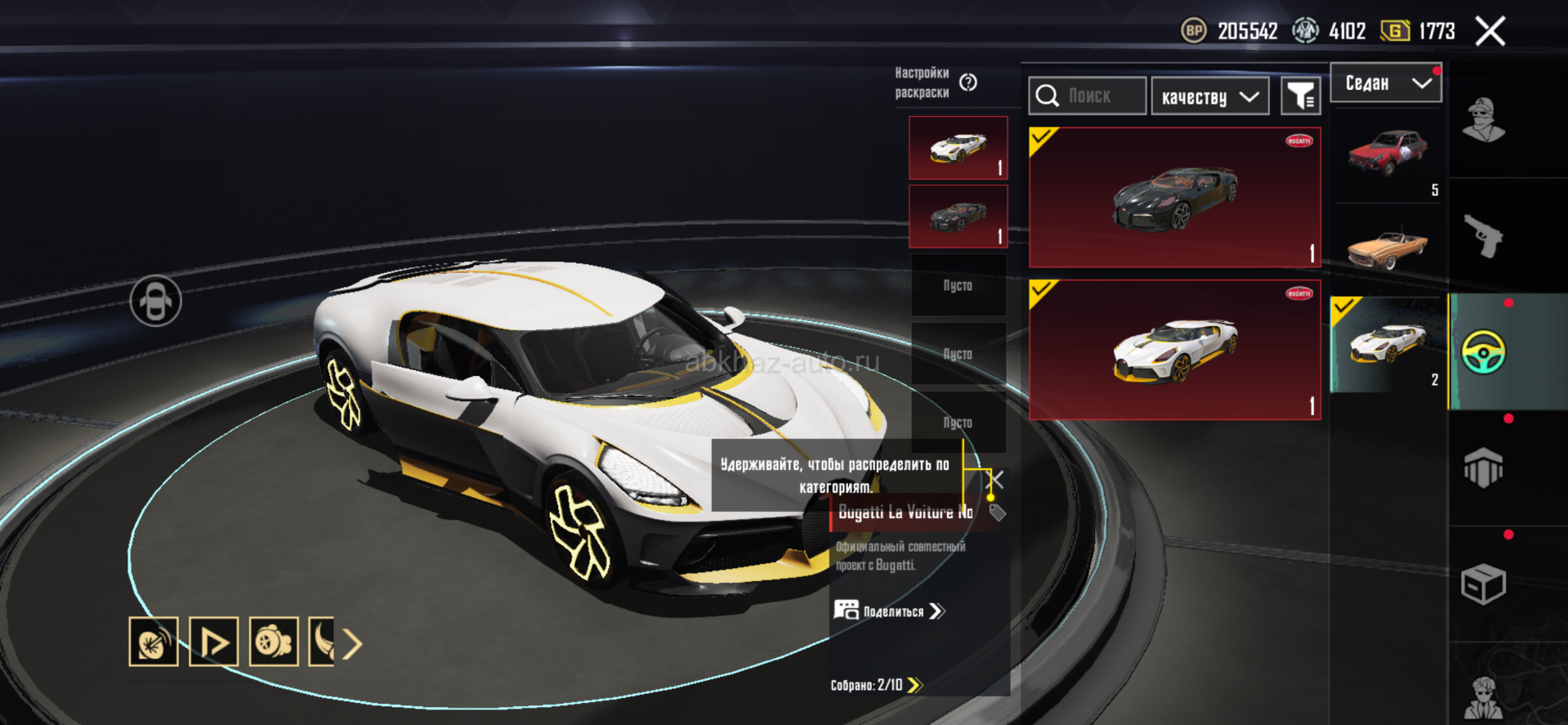1568x725 pixels.
Task: Close the hold-to-categorize tooltip
Action: 997,479
